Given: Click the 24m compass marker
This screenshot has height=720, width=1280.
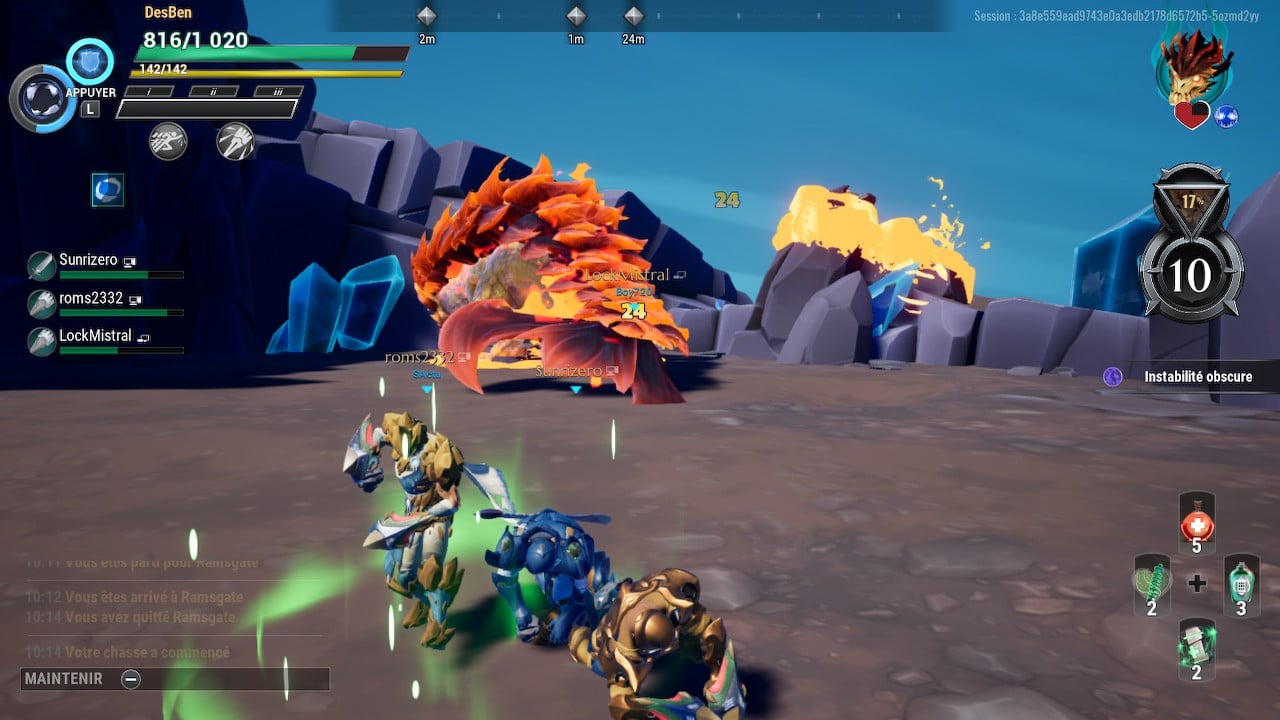Looking at the screenshot, I should click(633, 17).
